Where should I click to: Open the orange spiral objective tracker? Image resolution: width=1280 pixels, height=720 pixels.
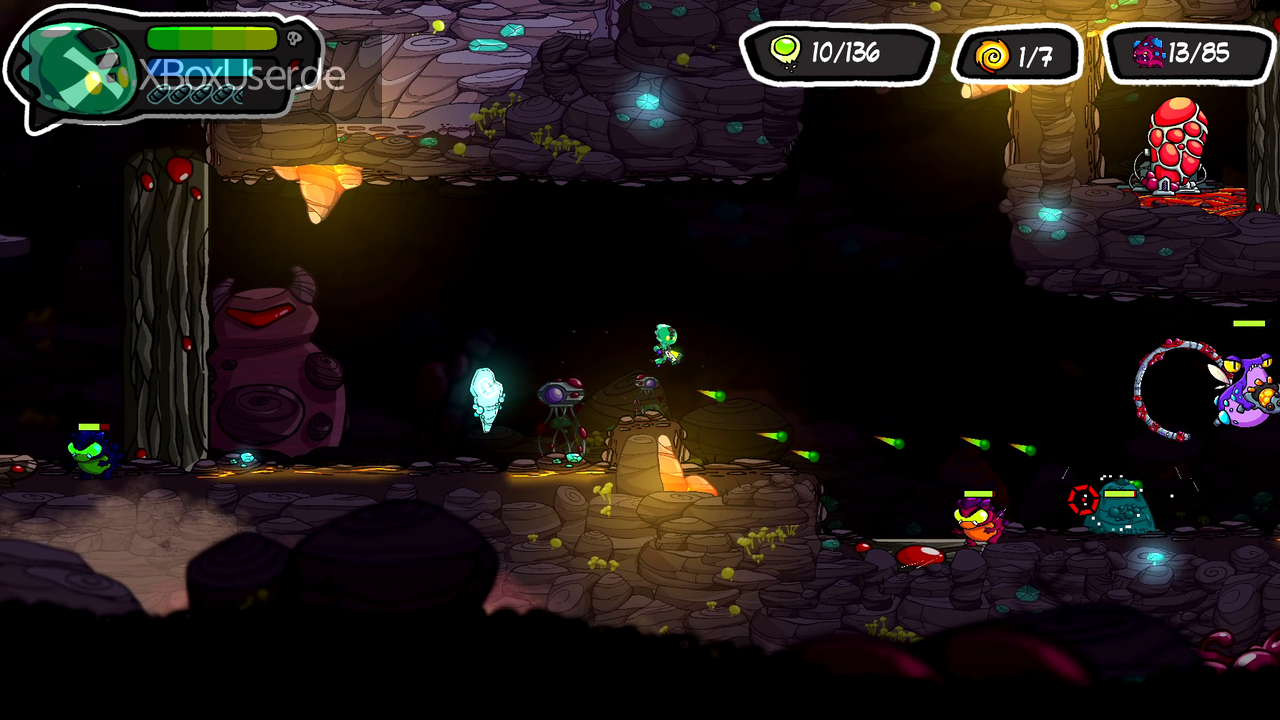[1017, 55]
